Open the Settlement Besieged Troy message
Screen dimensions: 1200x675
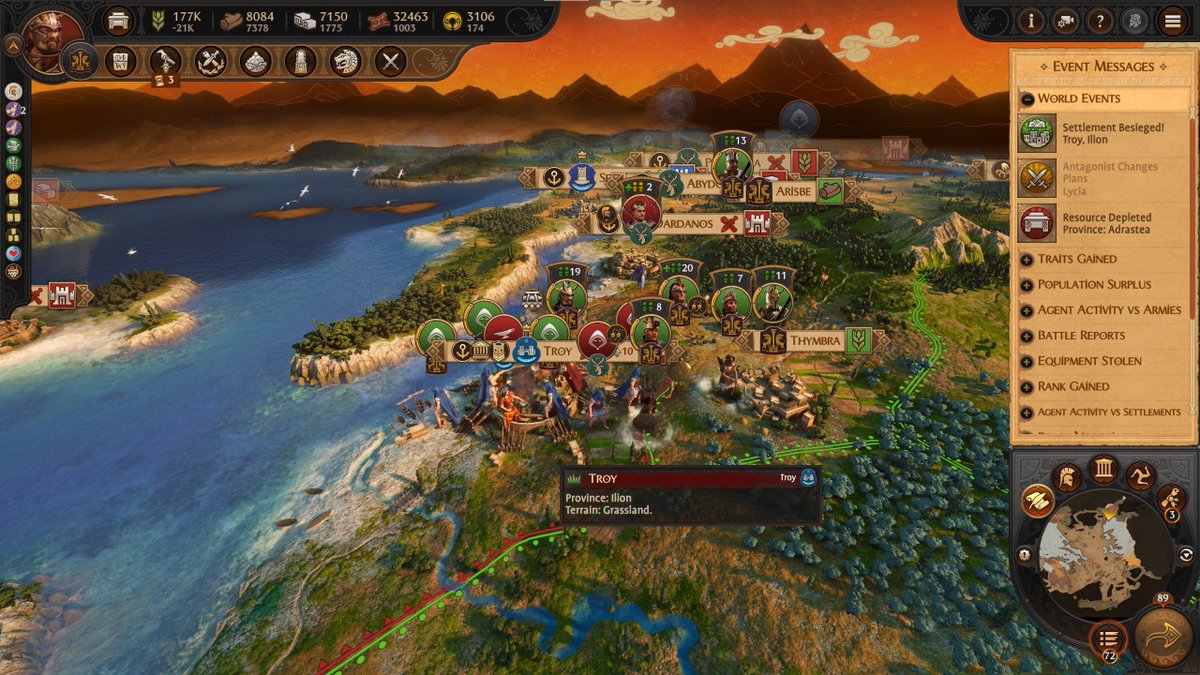pos(1100,134)
